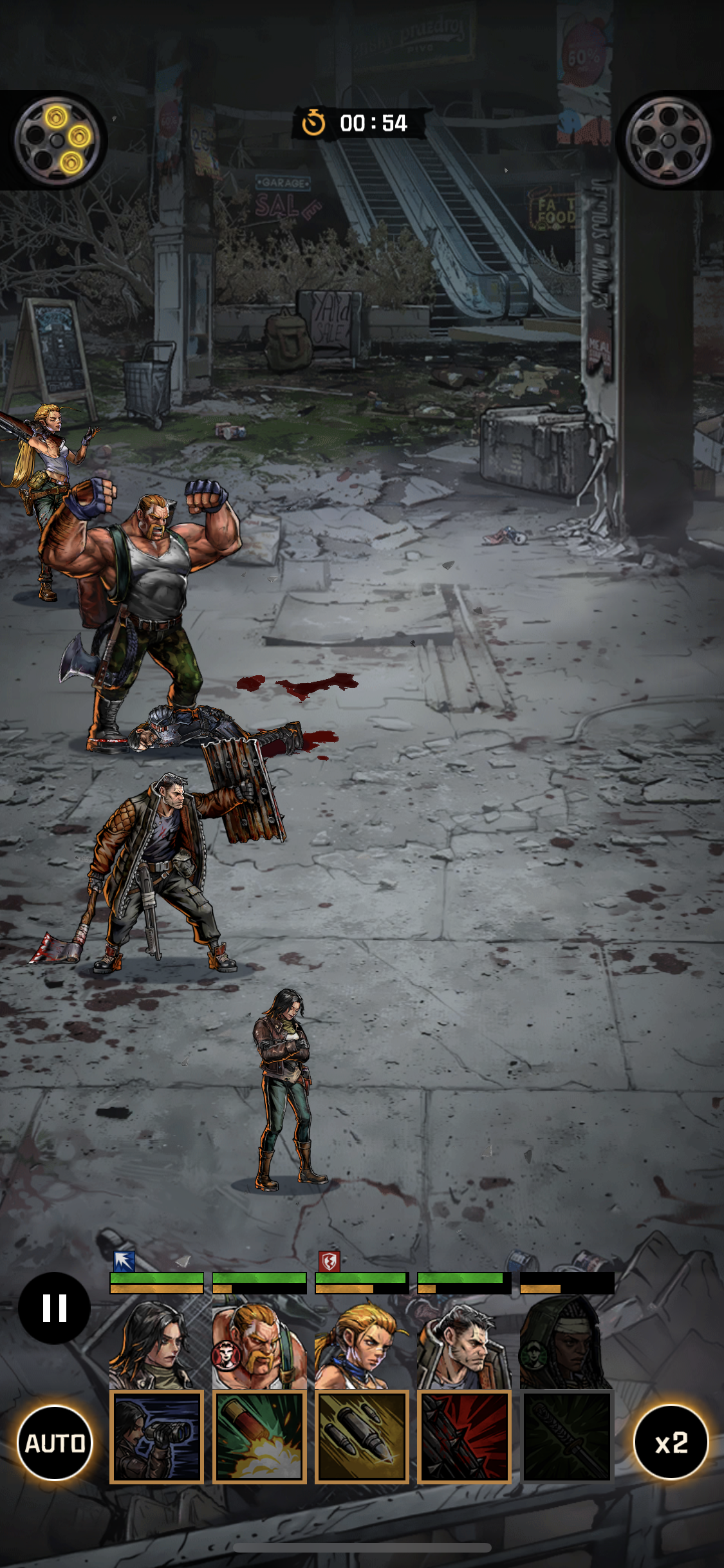The height and width of the screenshot is (1568, 724).
Task: Select the bearded brawler hero portrait
Action: point(259,1343)
